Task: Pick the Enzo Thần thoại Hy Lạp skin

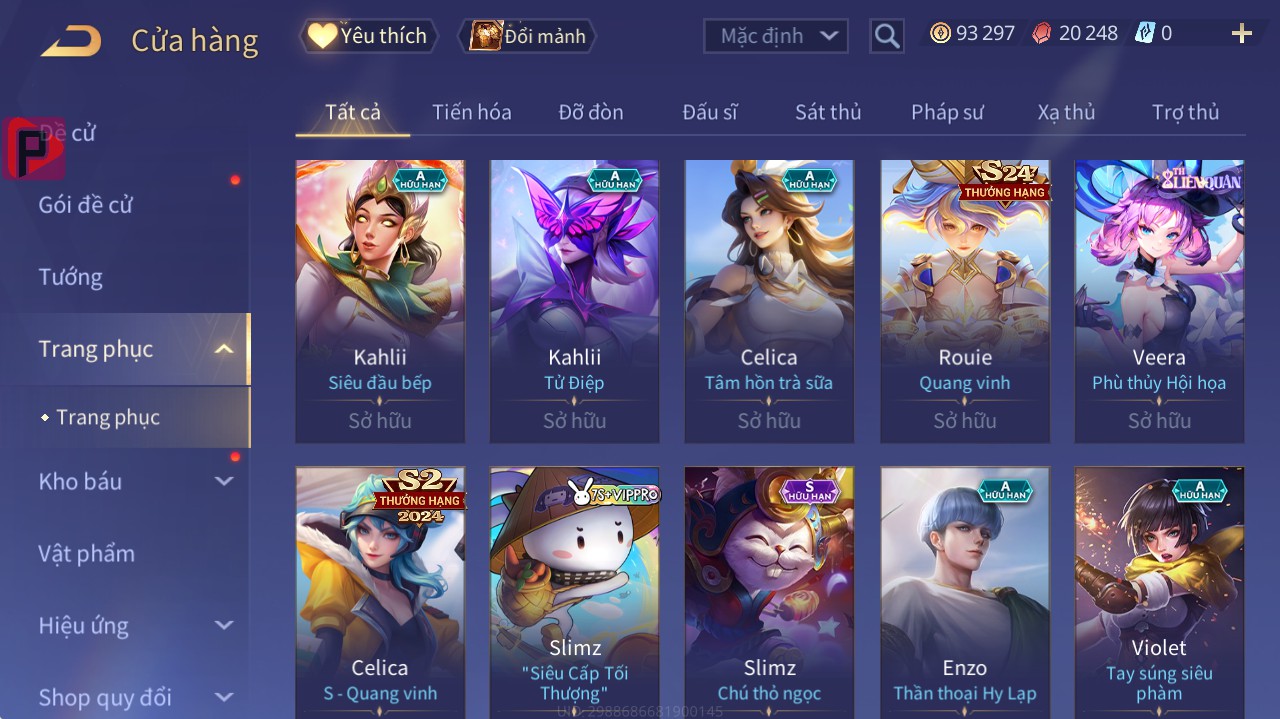Action: point(965,590)
